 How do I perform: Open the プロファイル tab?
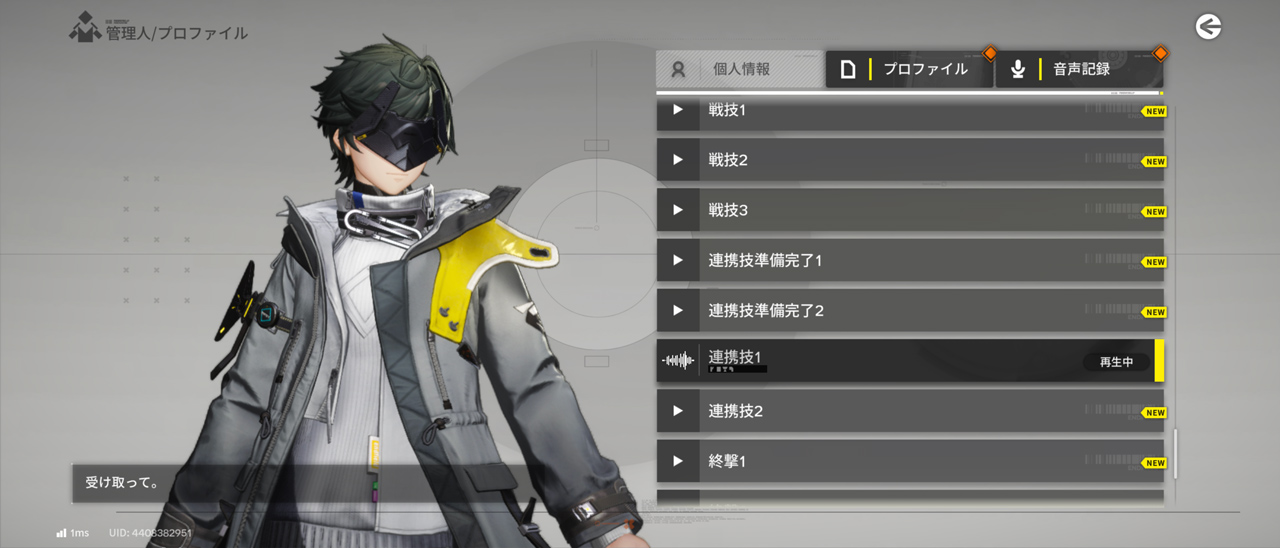point(909,69)
